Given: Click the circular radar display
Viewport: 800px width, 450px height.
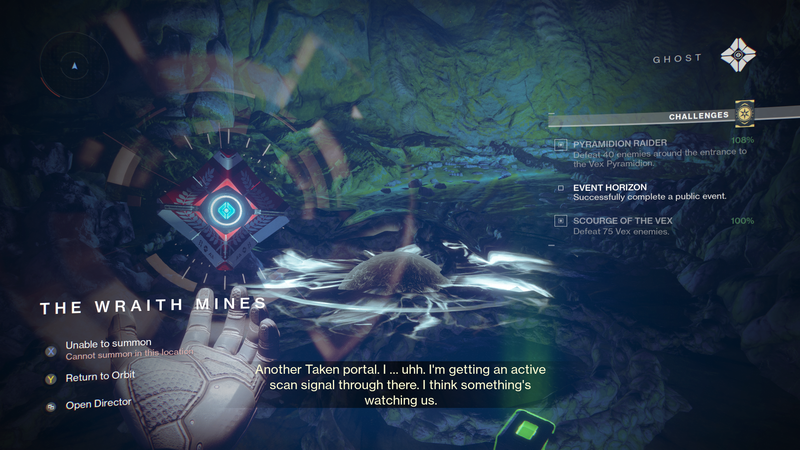Looking at the screenshot, I should [74, 67].
